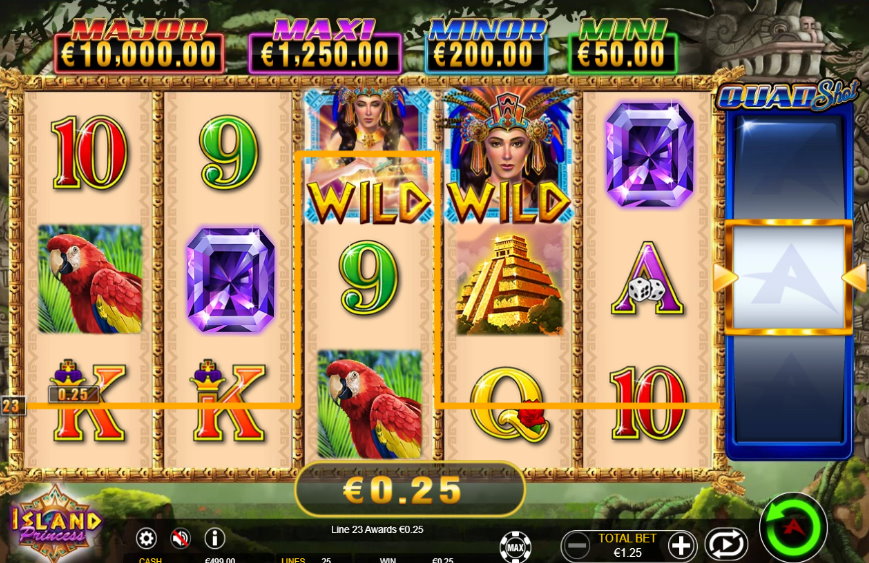Set the max bet chip
Image resolution: width=869 pixels, height=563 pixels.
pos(515,546)
